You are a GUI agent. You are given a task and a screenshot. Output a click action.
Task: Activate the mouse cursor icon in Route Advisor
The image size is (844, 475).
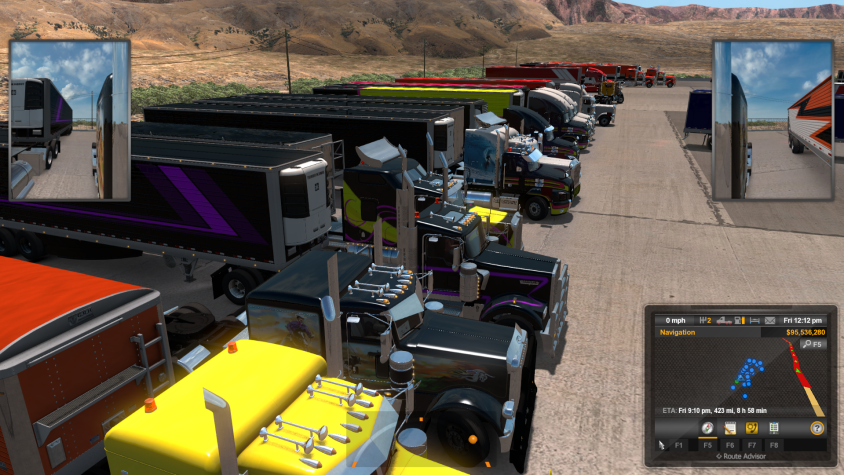pos(662,443)
